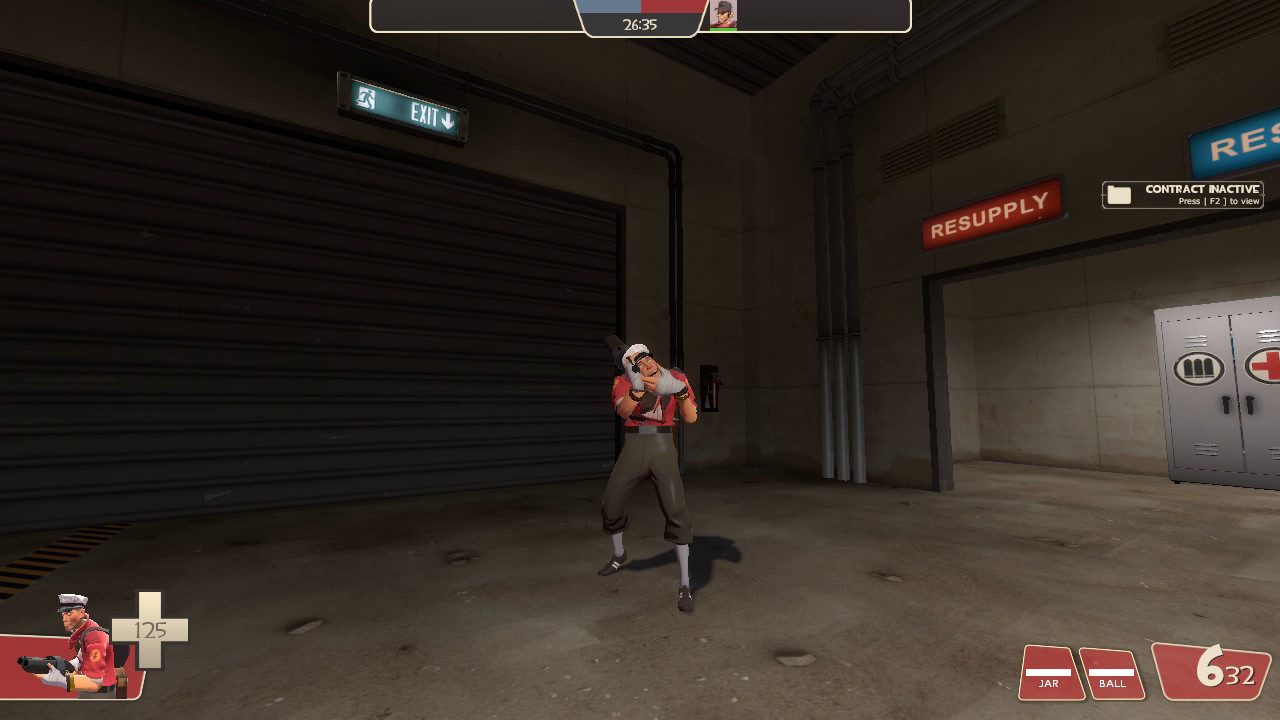Image resolution: width=1280 pixels, height=720 pixels.
Task: Click the Contract folder icon
Action: coord(1117,193)
